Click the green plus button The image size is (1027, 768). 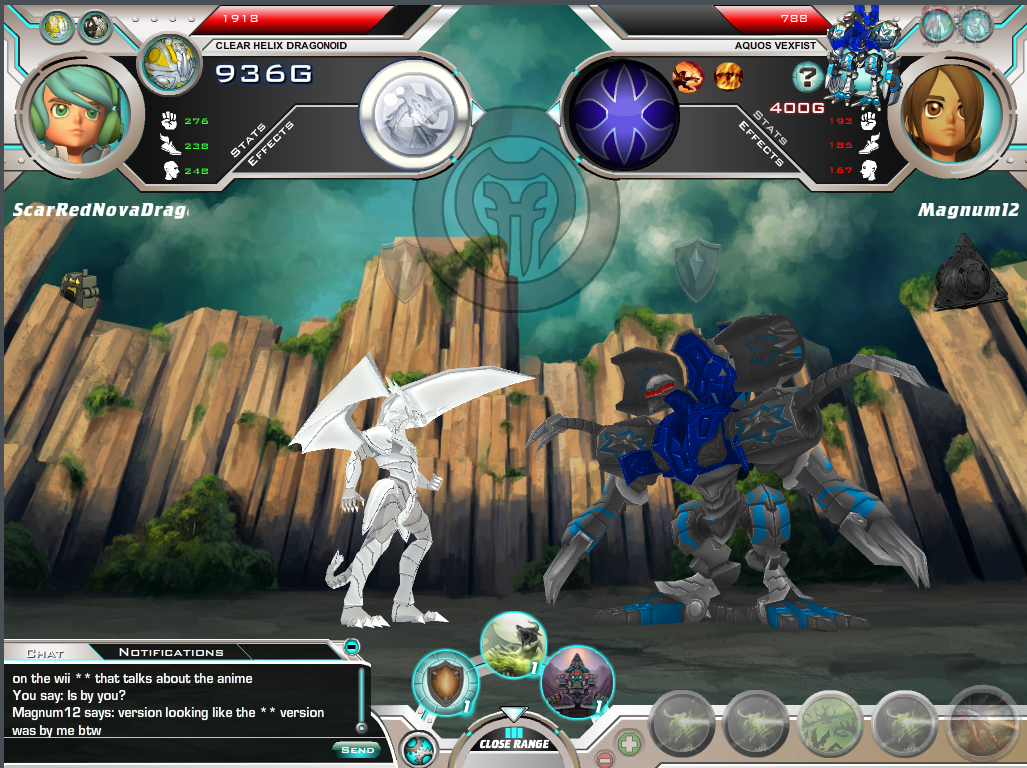tap(628, 743)
